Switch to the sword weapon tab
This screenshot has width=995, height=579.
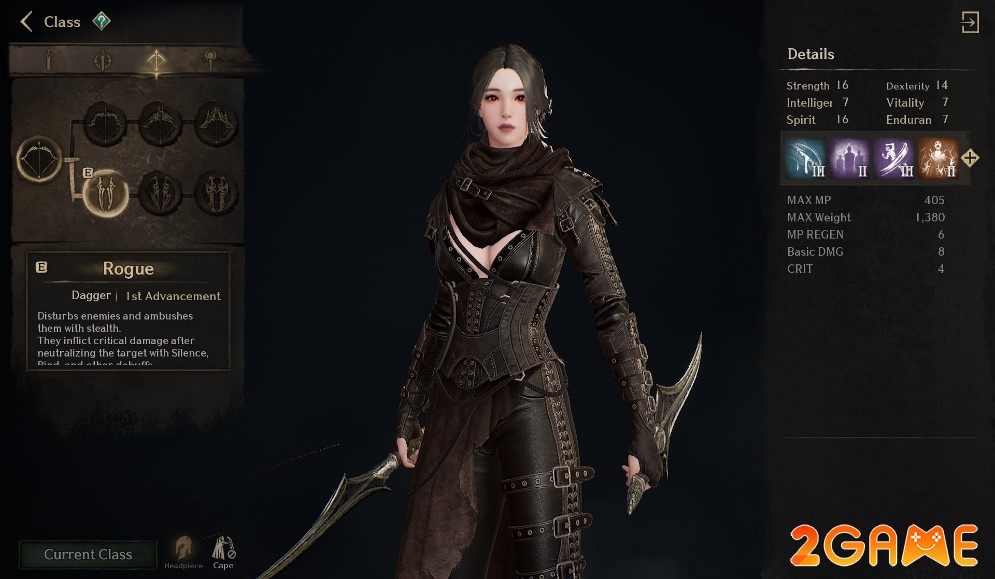48,61
